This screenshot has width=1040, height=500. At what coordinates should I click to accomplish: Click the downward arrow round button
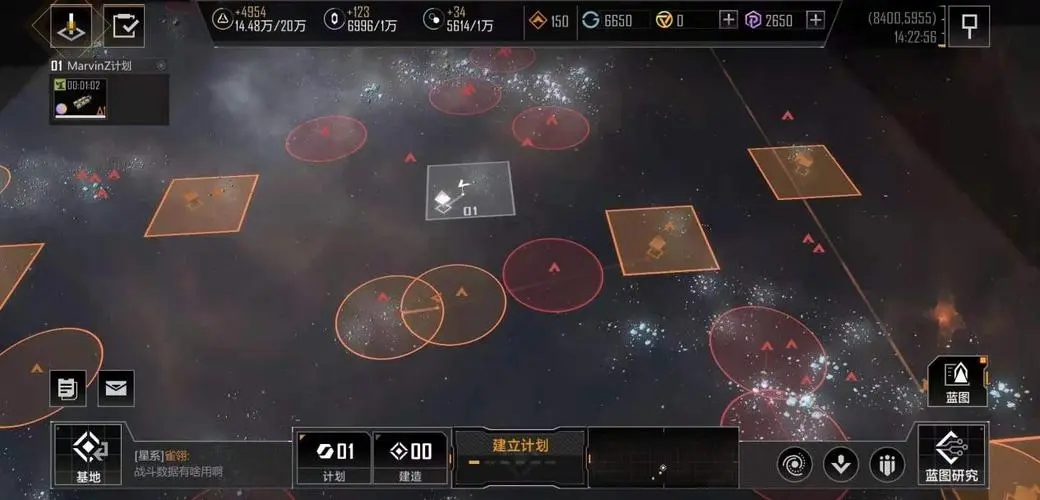pyautogui.click(x=841, y=464)
